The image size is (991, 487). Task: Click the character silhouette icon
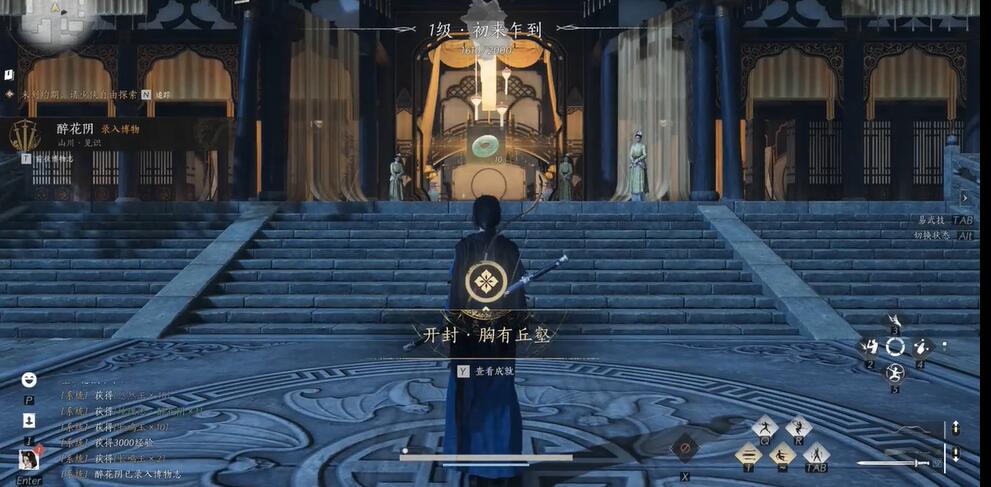tap(29, 421)
